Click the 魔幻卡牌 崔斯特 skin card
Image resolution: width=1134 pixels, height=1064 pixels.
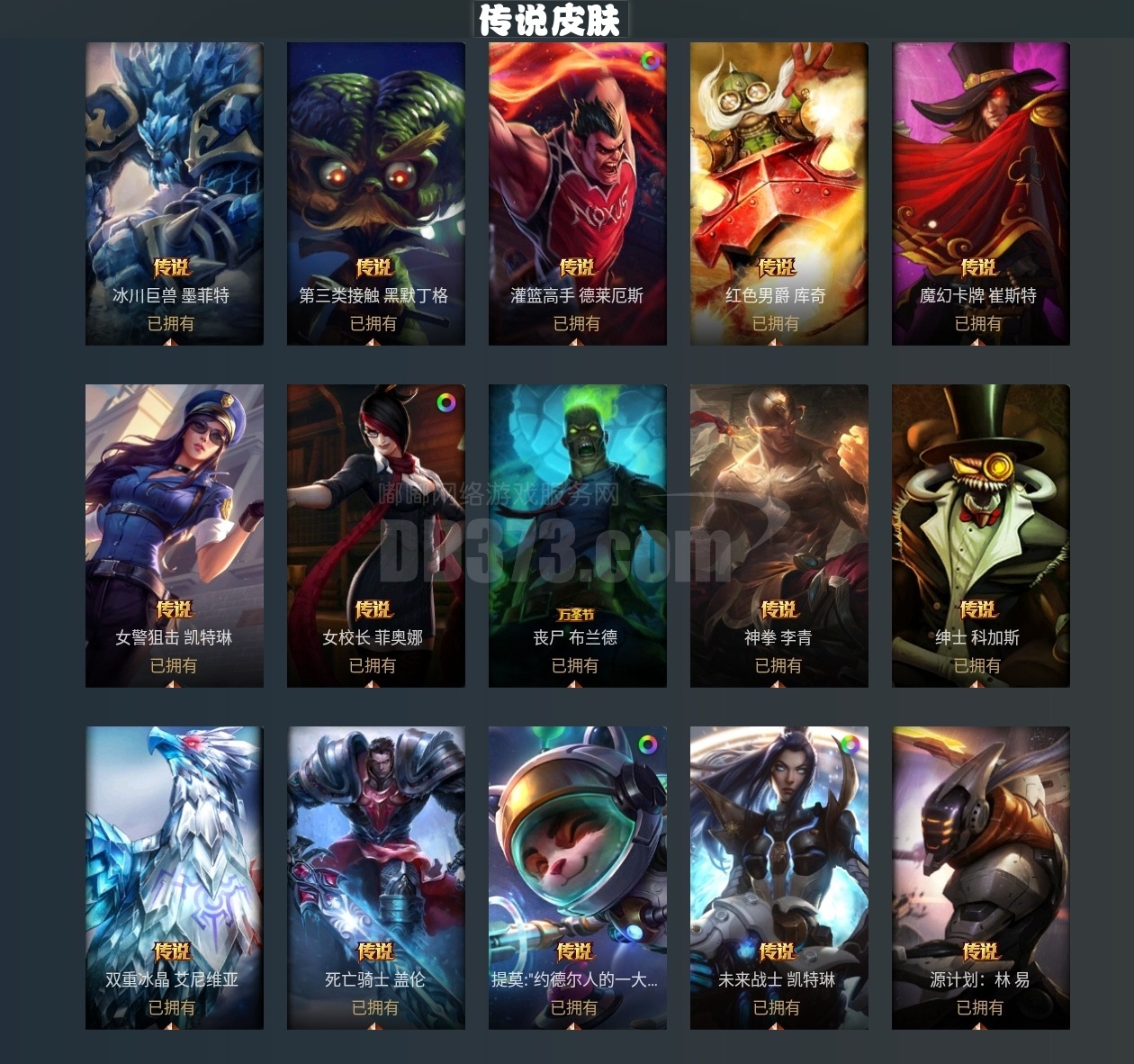point(980,194)
